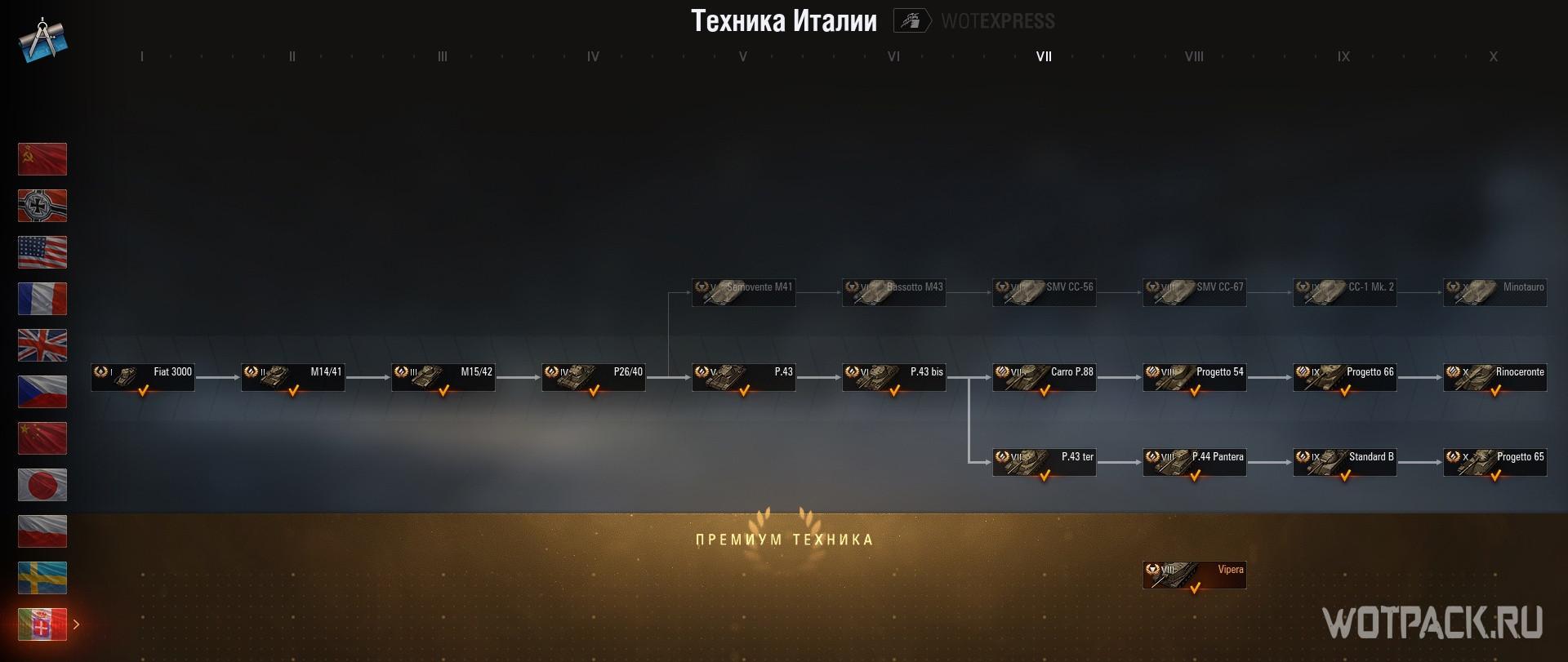The height and width of the screenshot is (662, 1568).
Task: Select the Fiat 3000 tank node
Action: 143,378
